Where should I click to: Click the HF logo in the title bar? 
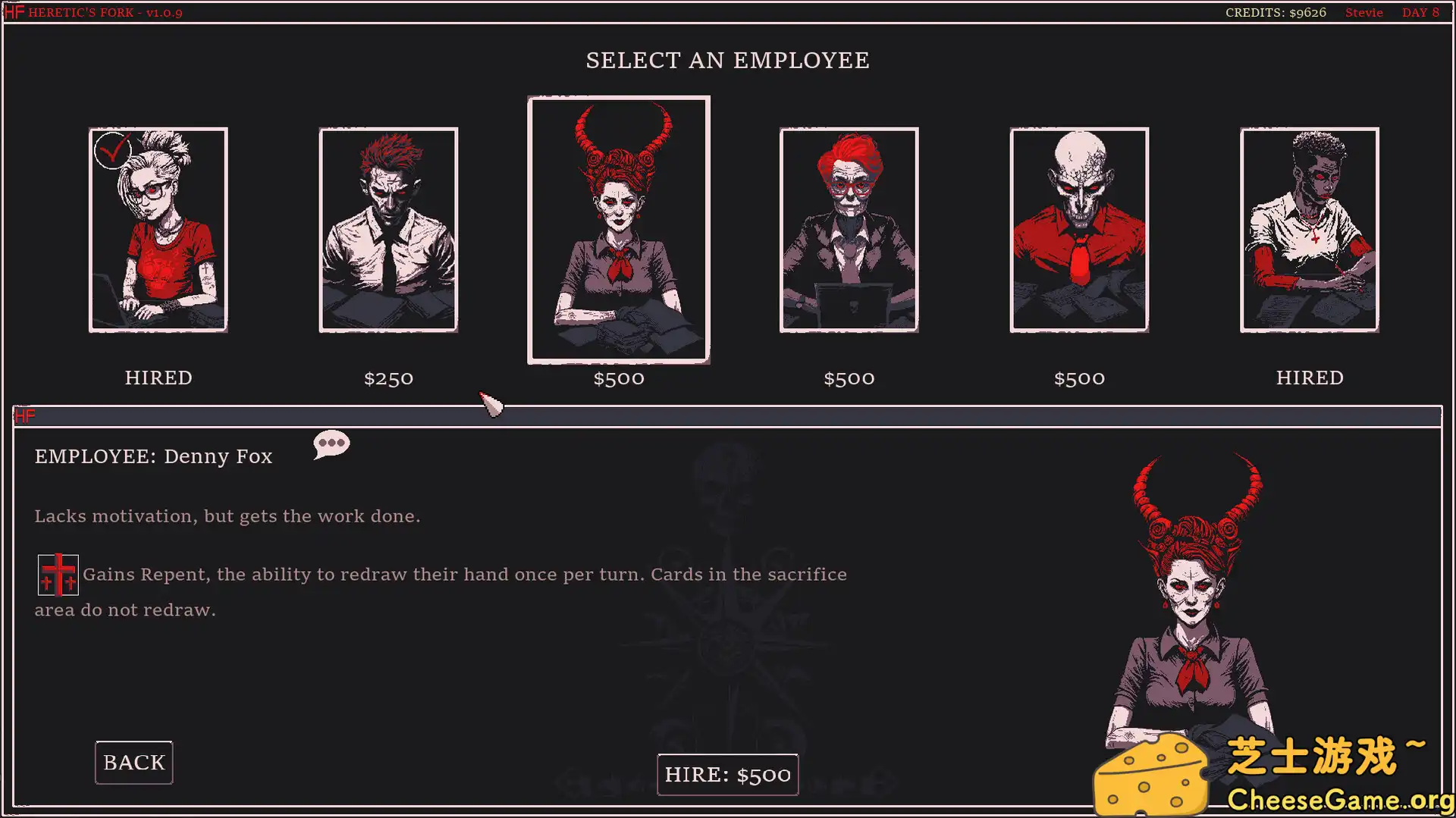click(13, 11)
